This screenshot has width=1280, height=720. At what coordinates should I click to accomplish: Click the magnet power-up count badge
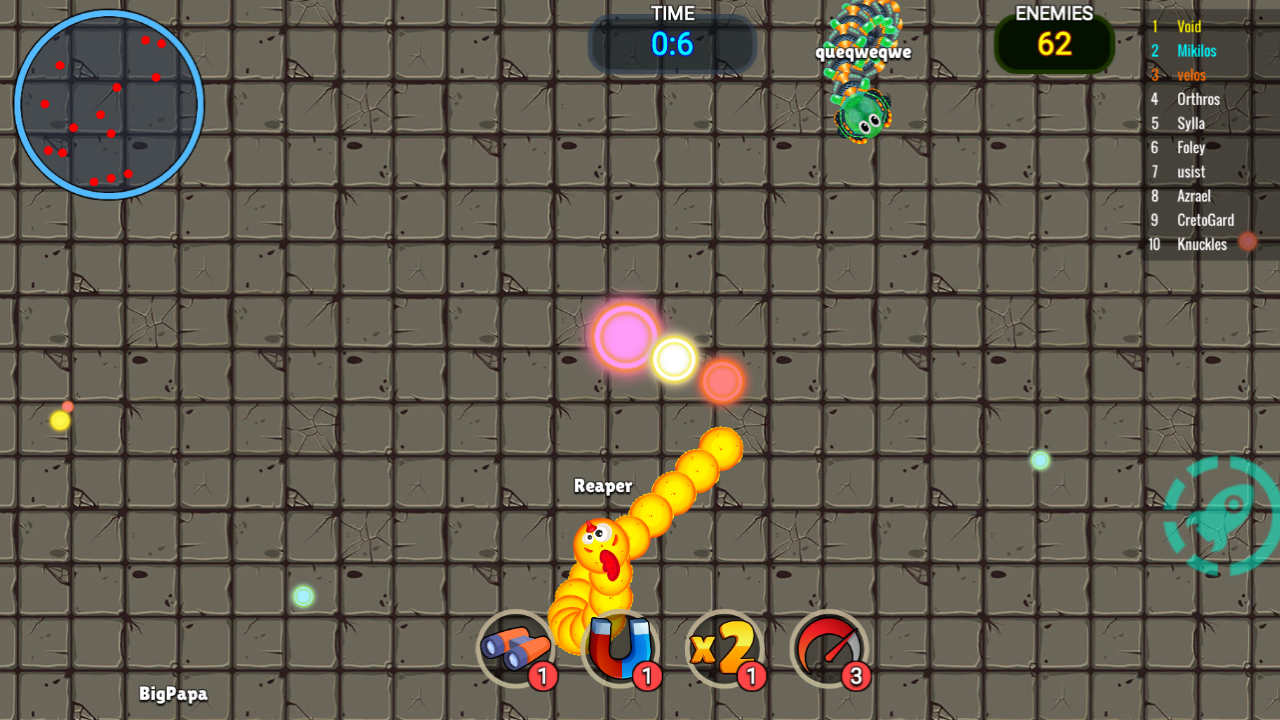click(648, 677)
